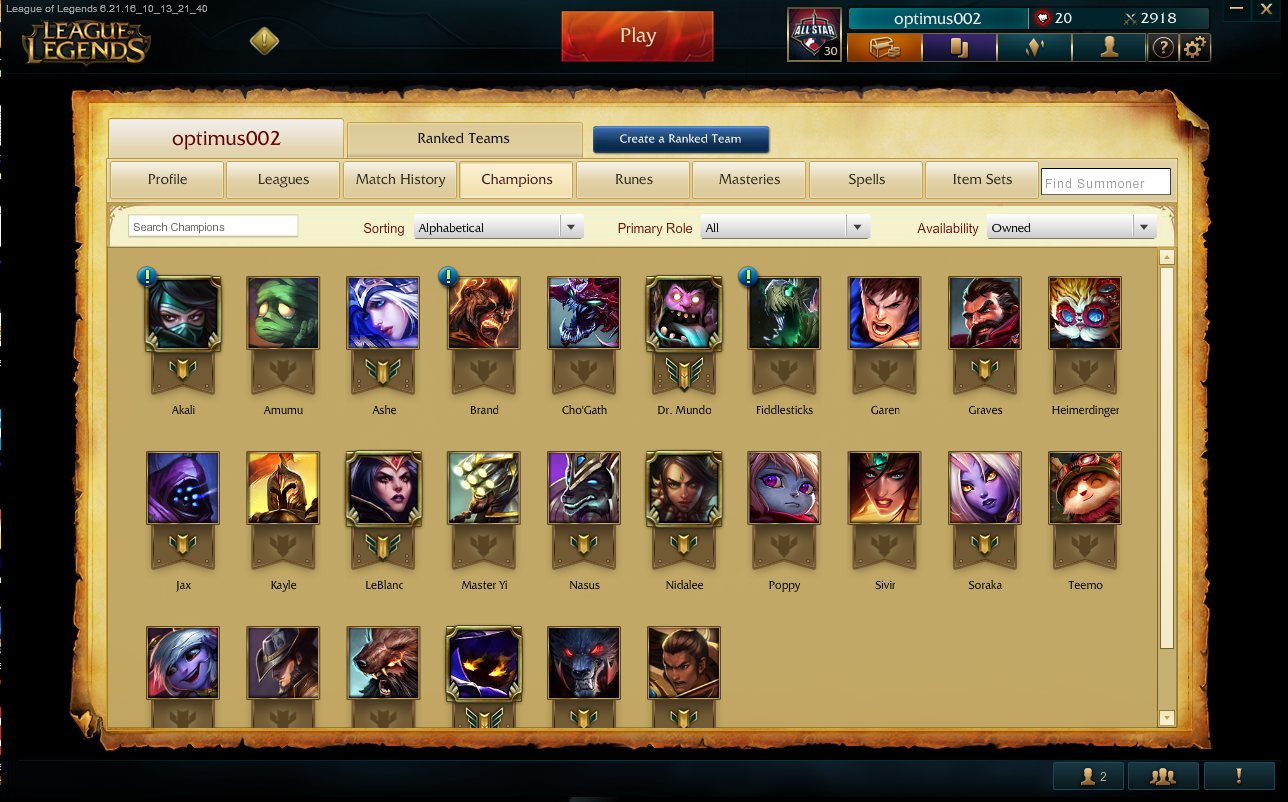Open the Availability dropdown set to Owned
1288x802 pixels.
coord(1072,228)
